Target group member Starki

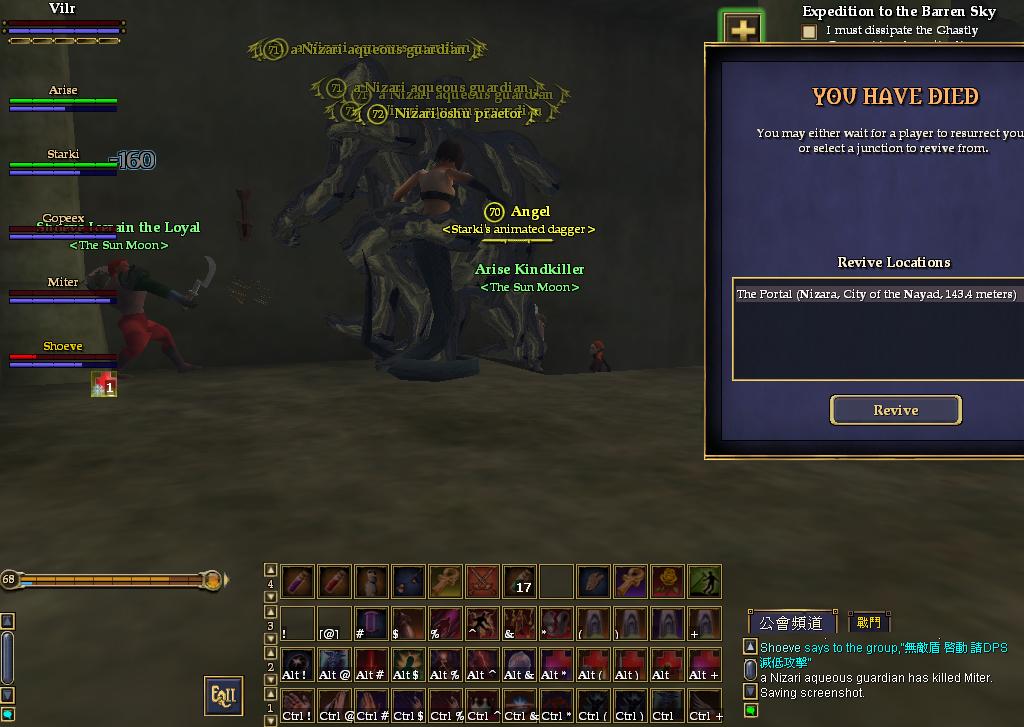[63, 161]
